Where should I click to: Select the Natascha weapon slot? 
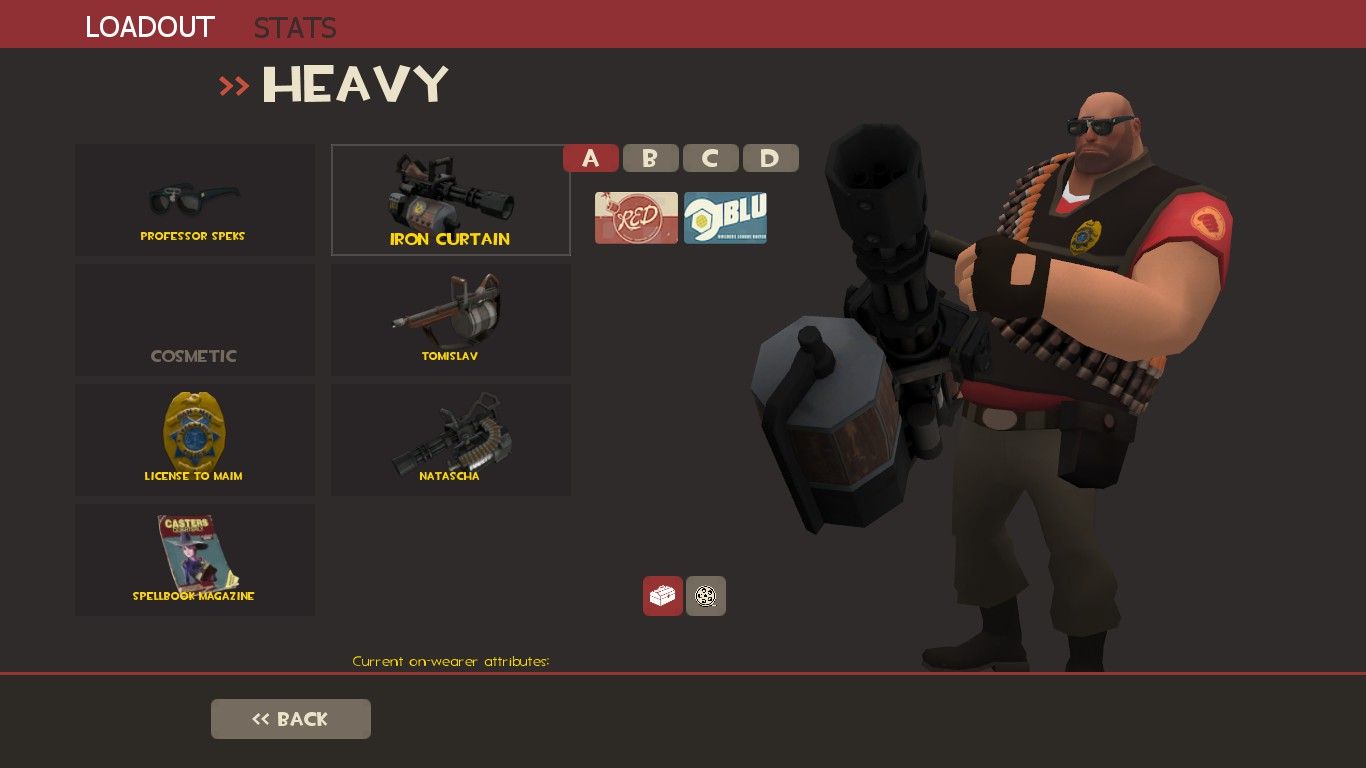pos(450,440)
